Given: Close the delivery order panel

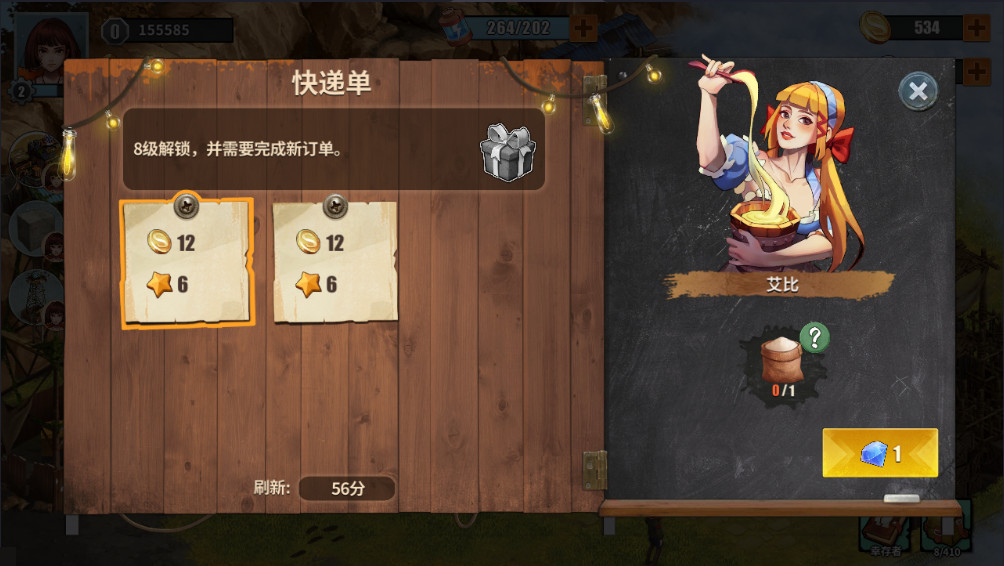Looking at the screenshot, I should pos(917,92).
